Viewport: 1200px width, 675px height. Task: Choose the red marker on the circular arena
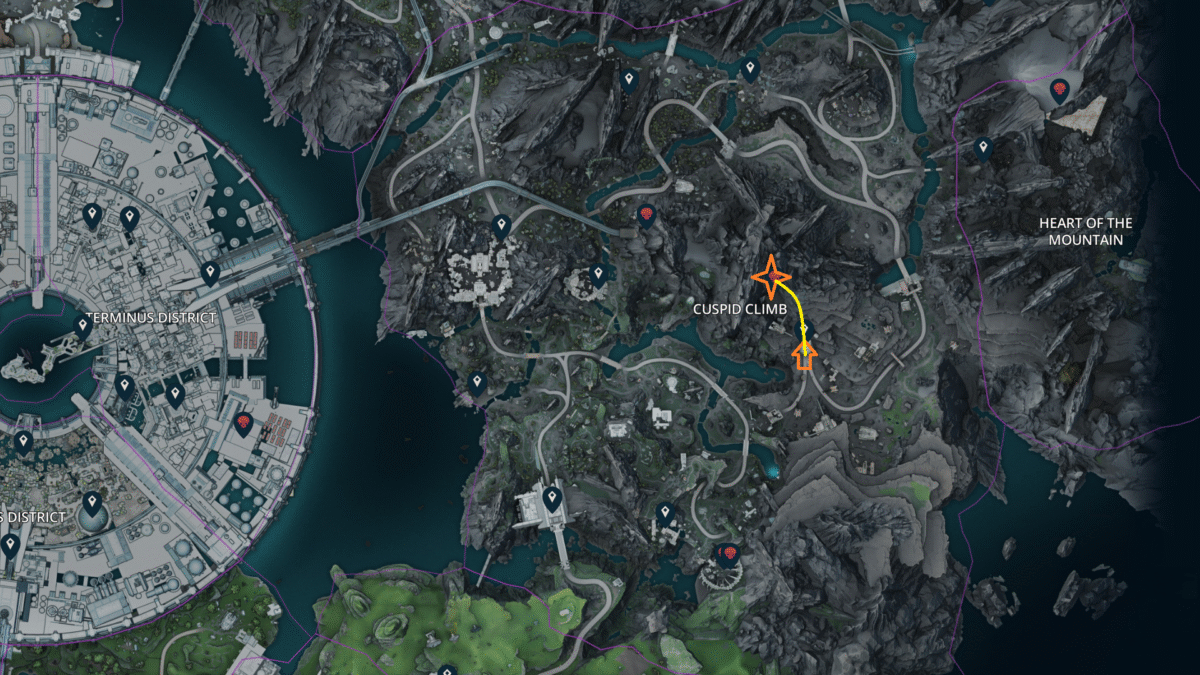[728, 554]
